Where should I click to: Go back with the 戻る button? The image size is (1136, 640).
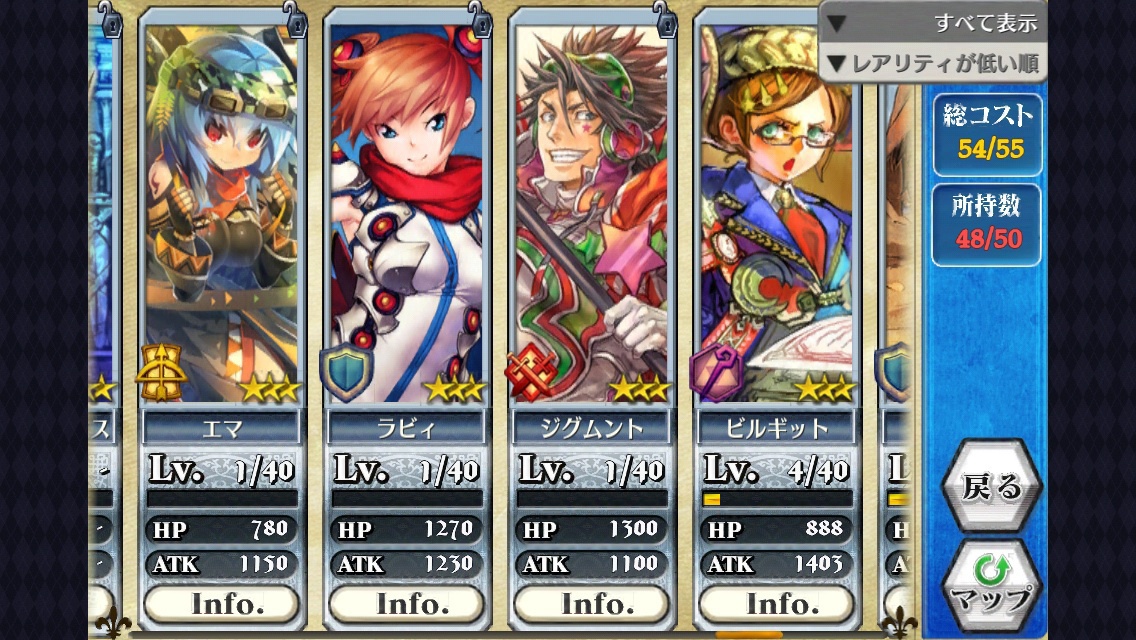click(991, 486)
